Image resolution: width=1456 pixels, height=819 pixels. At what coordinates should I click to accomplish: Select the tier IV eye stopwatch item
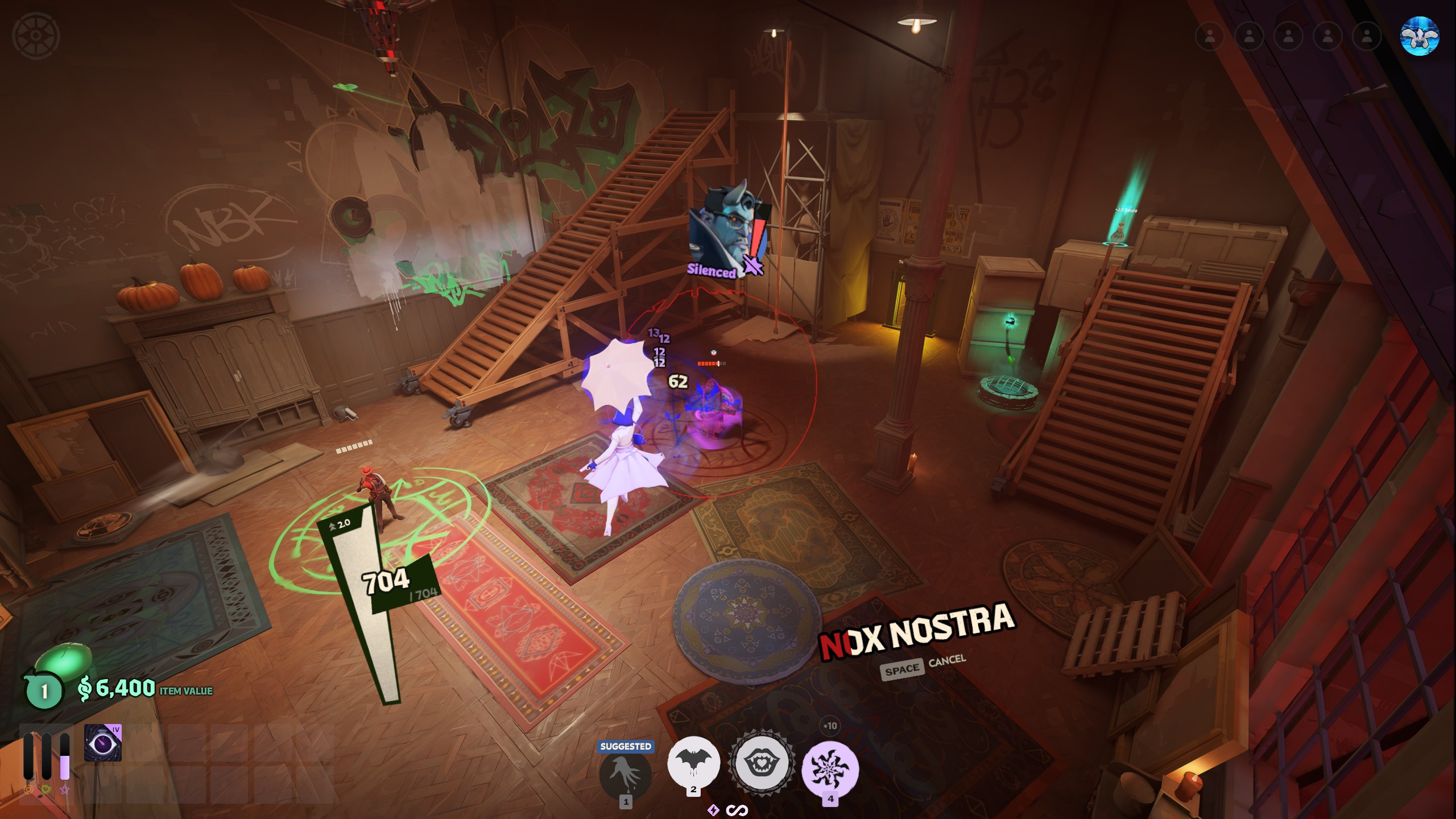point(103,743)
